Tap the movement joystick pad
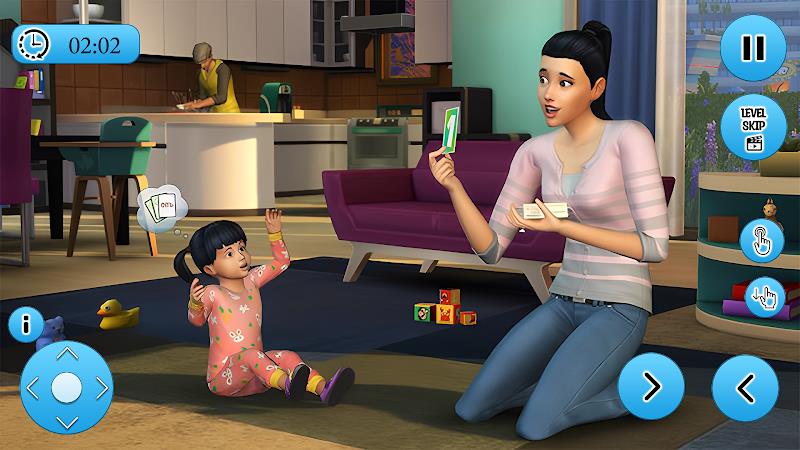Screen dimensions: 800x450 click(x=66, y=388)
